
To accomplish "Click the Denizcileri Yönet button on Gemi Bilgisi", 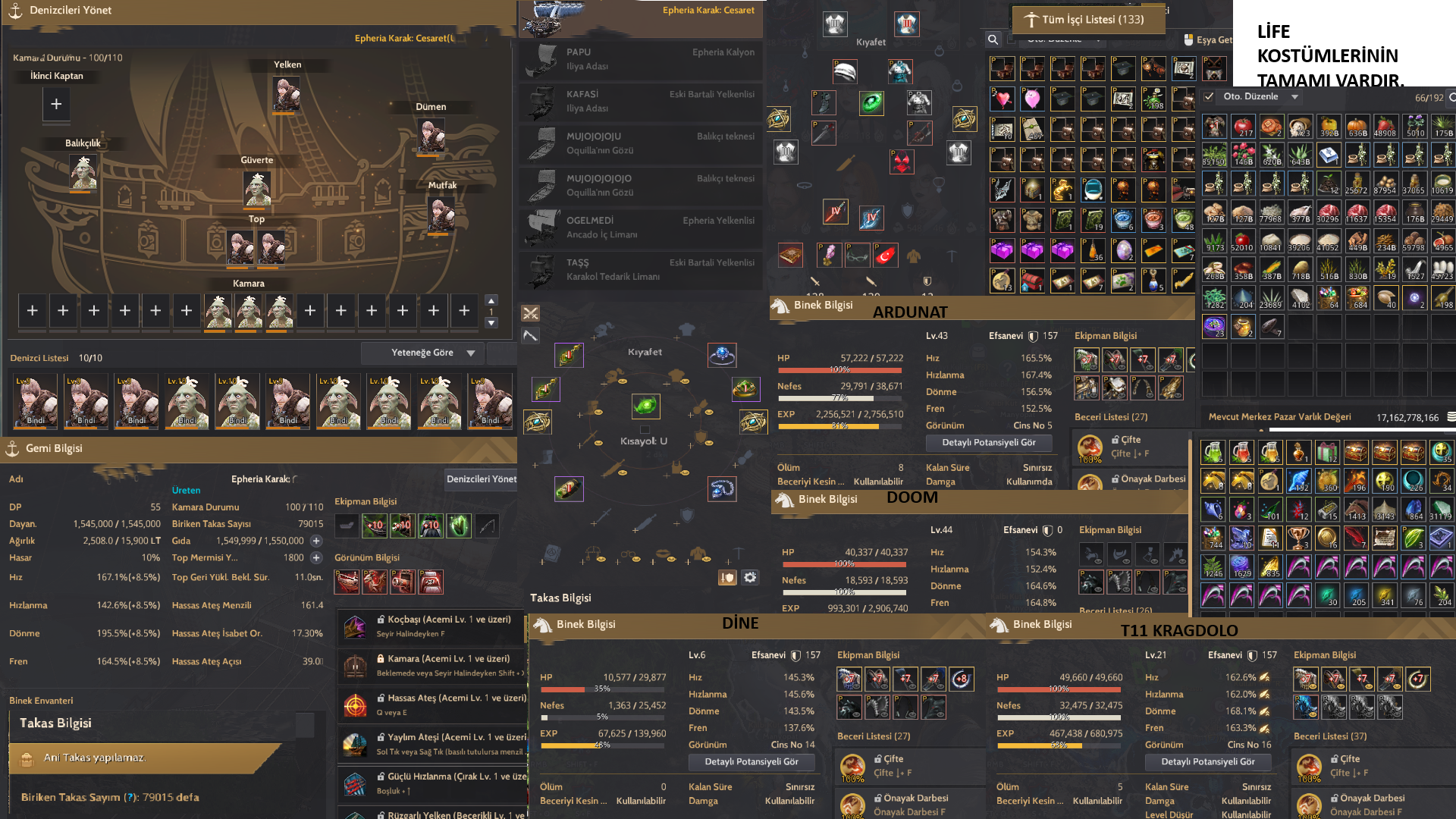I will coord(480,479).
